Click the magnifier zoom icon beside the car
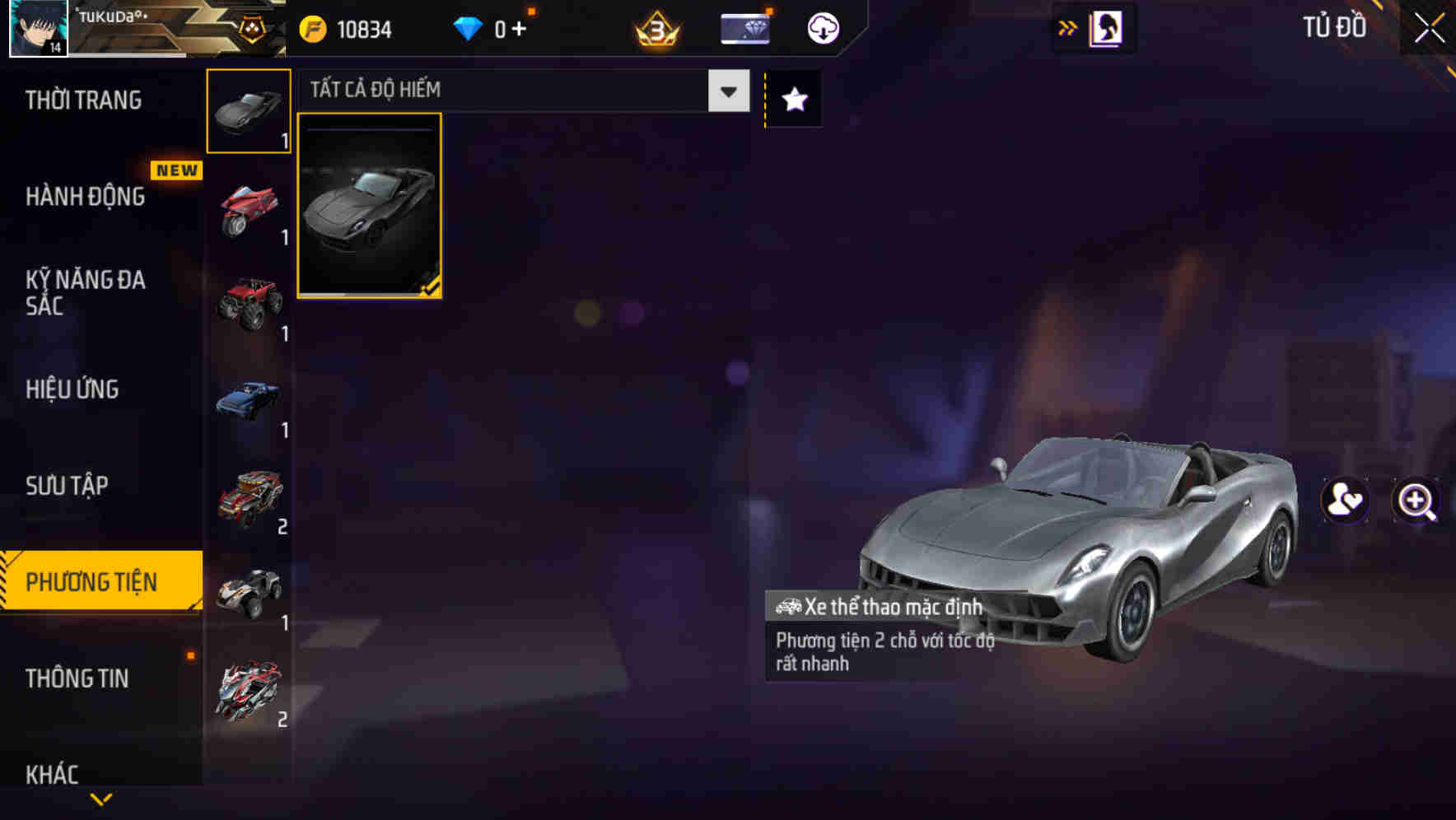This screenshot has height=820, width=1456. pos(1416,501)
